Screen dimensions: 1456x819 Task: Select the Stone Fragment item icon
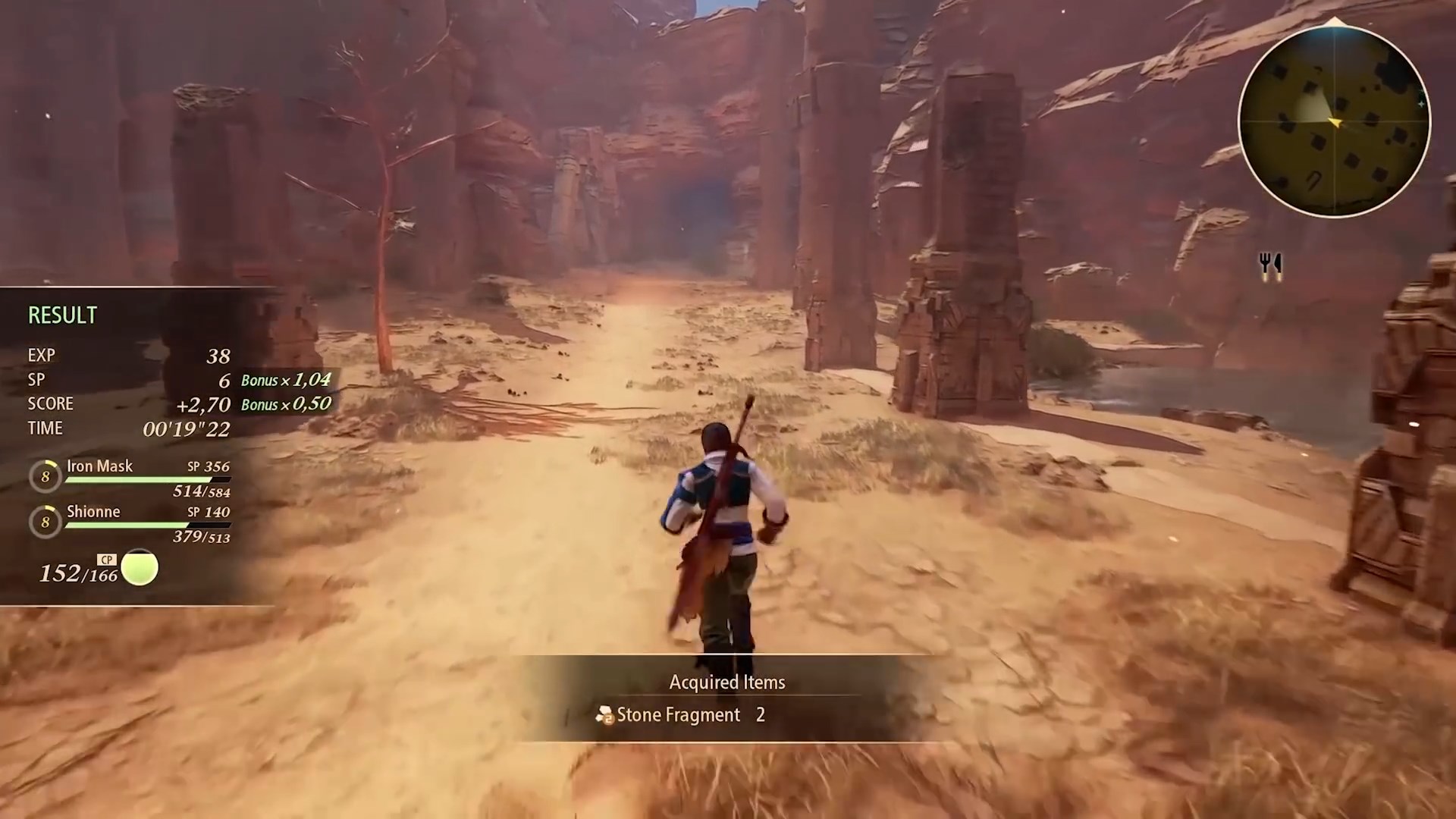point(604,714)
